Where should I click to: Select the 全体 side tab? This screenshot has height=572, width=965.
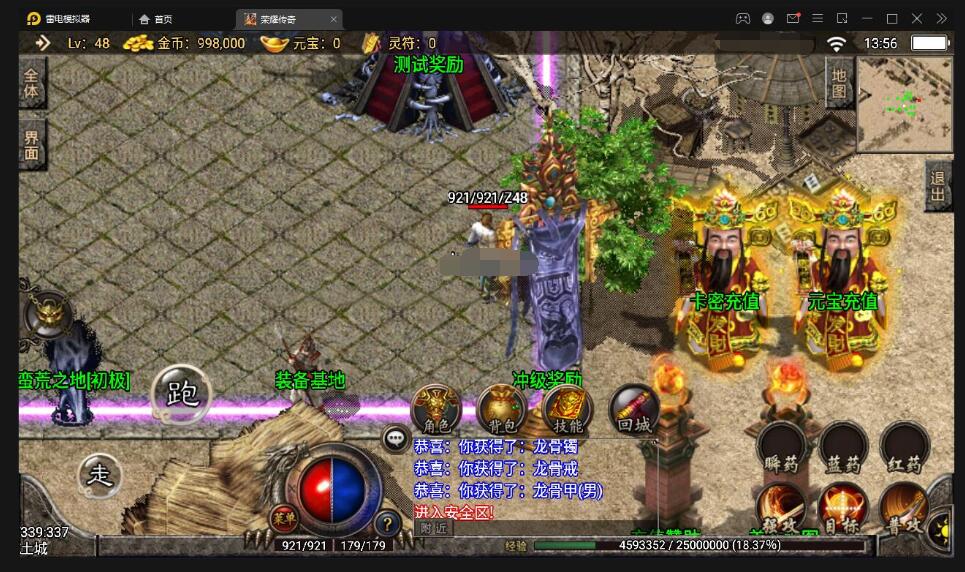click(x=32, y=82)
